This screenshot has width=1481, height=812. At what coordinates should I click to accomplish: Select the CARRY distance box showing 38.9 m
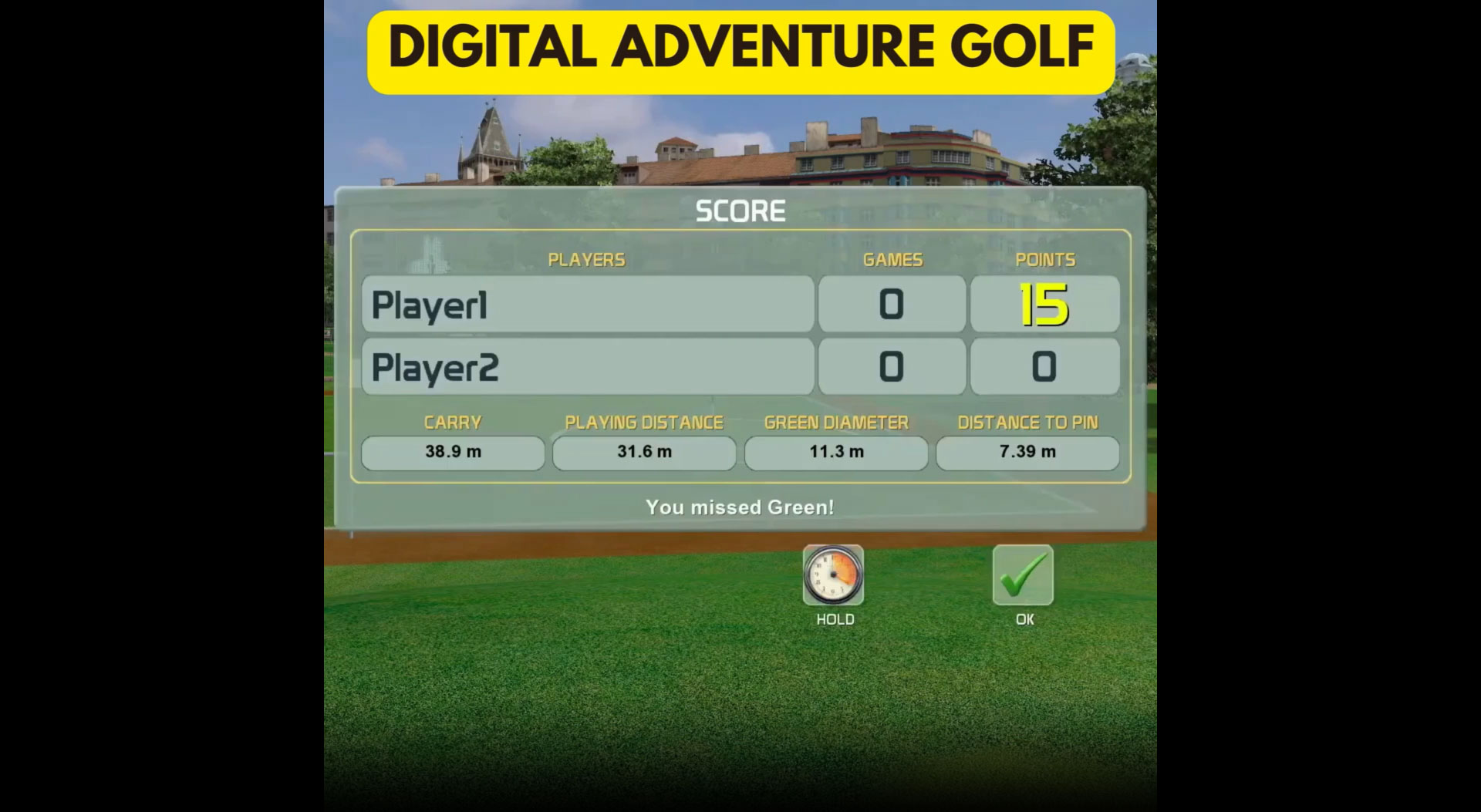point(453,453)
